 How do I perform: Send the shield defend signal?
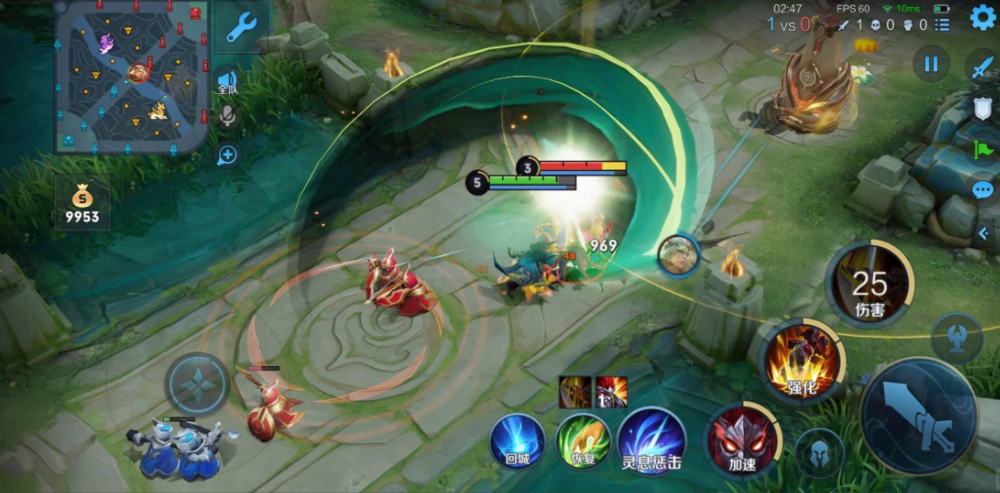(x=983, y=108)
